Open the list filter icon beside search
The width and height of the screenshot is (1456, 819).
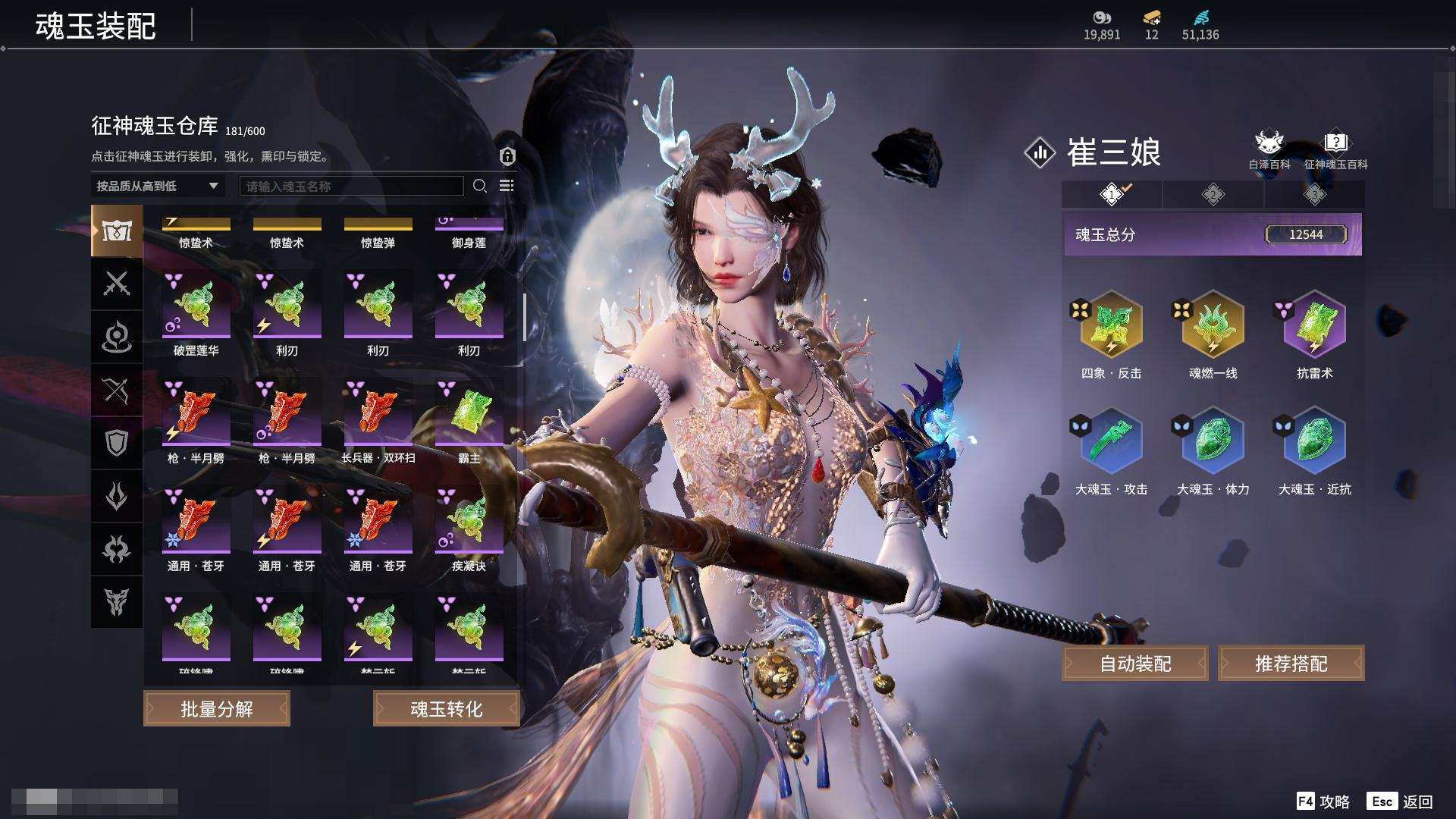507,186
